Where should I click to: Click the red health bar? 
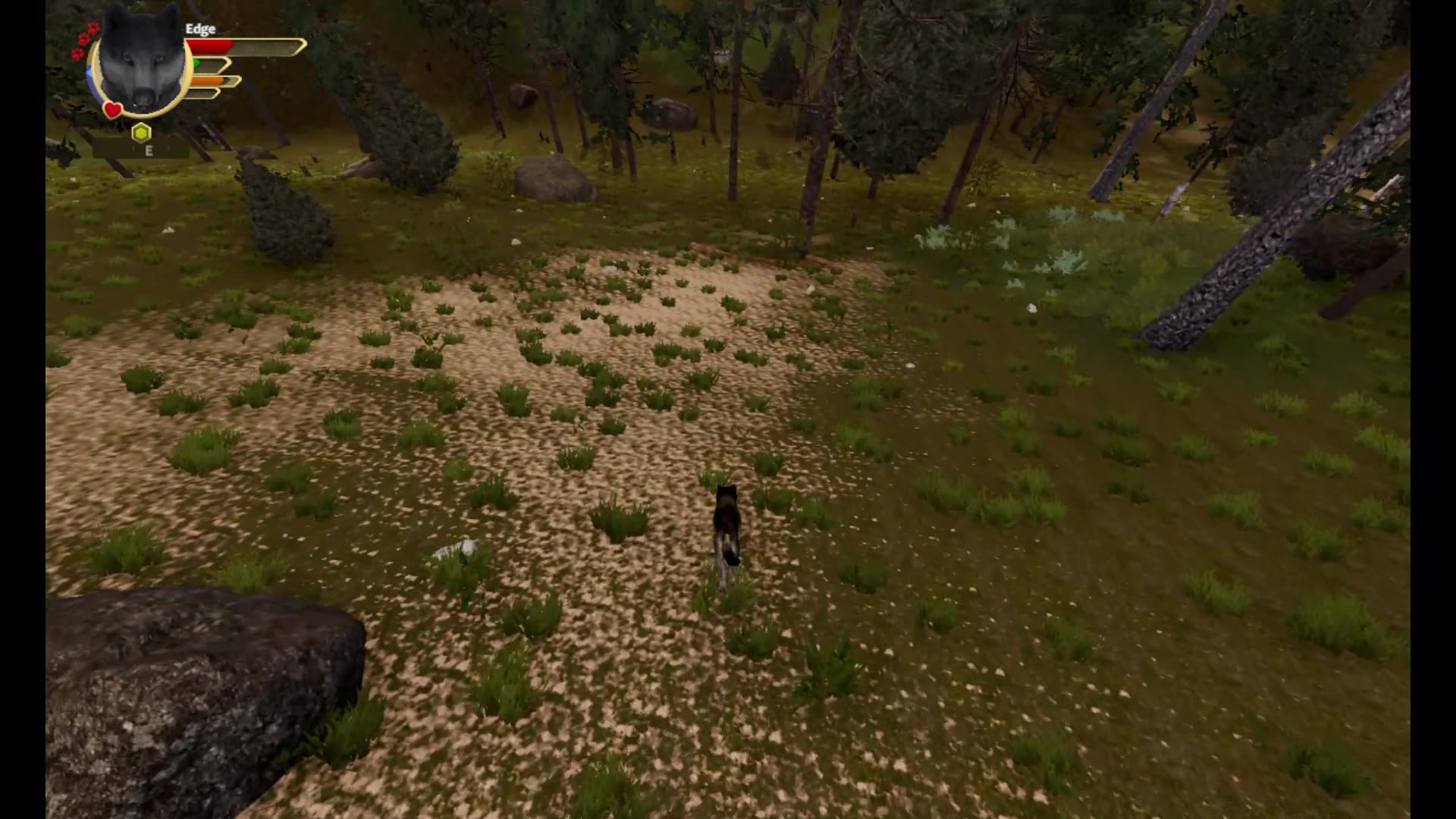220,47
